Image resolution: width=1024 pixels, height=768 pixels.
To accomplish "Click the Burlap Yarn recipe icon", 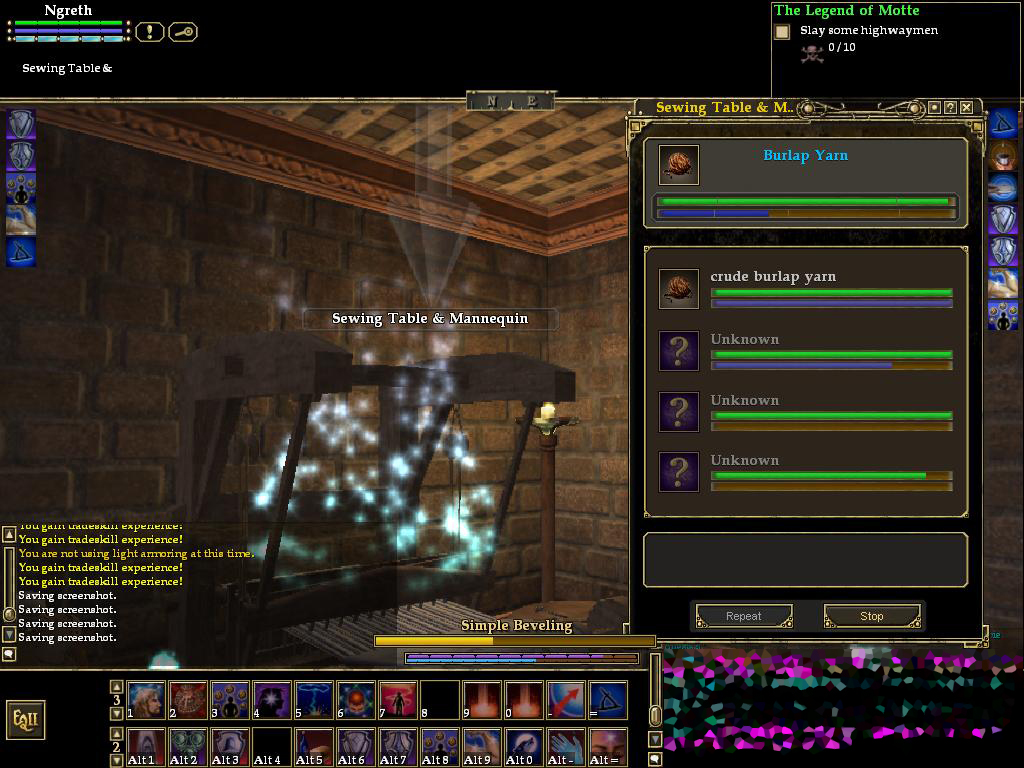I will click(679, 165).
